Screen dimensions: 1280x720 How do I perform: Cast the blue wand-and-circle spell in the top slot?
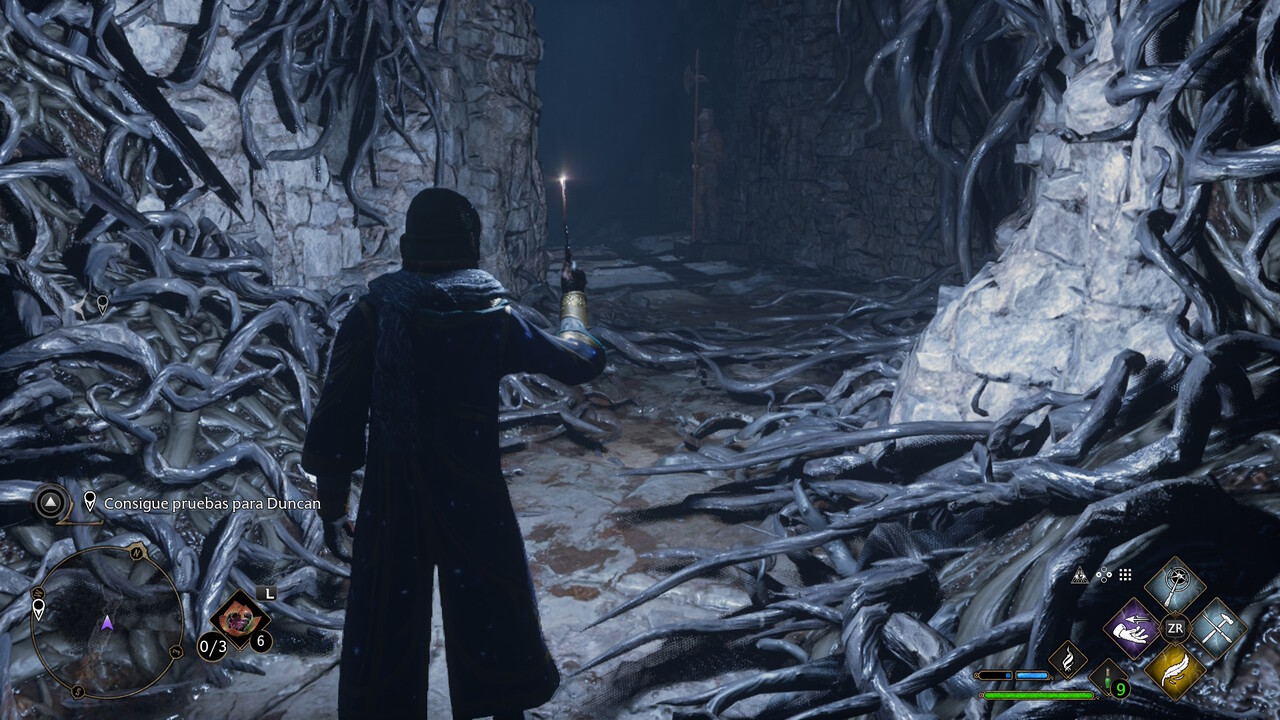1175,584
